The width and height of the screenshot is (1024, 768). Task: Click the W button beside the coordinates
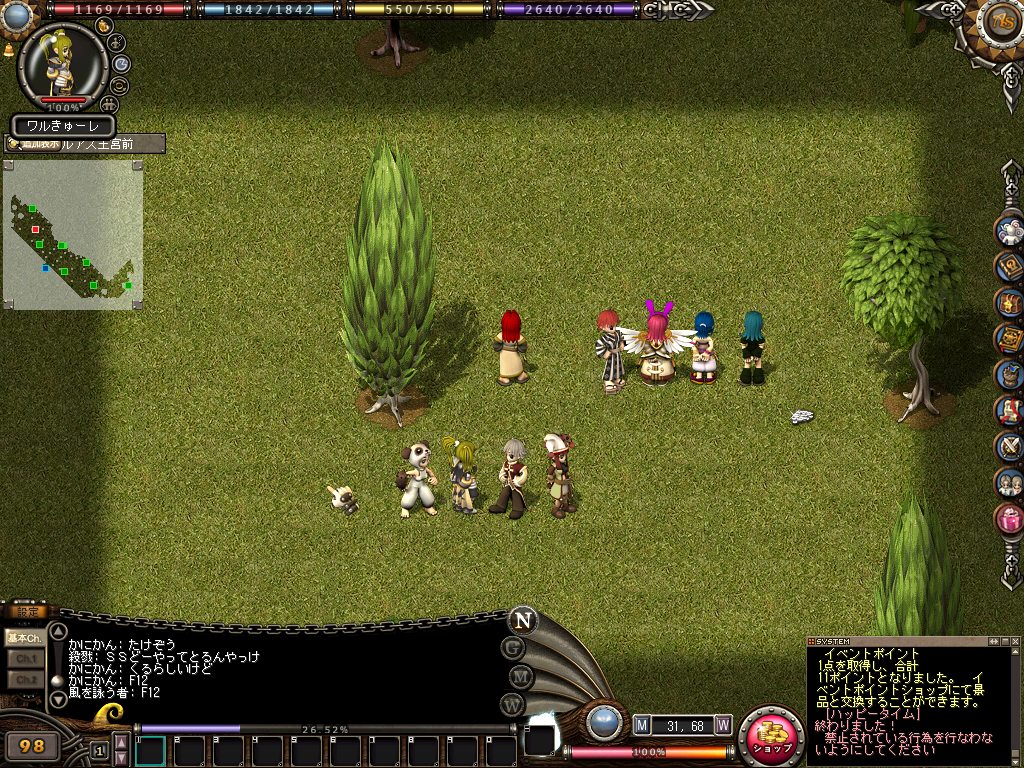point(722,724)
